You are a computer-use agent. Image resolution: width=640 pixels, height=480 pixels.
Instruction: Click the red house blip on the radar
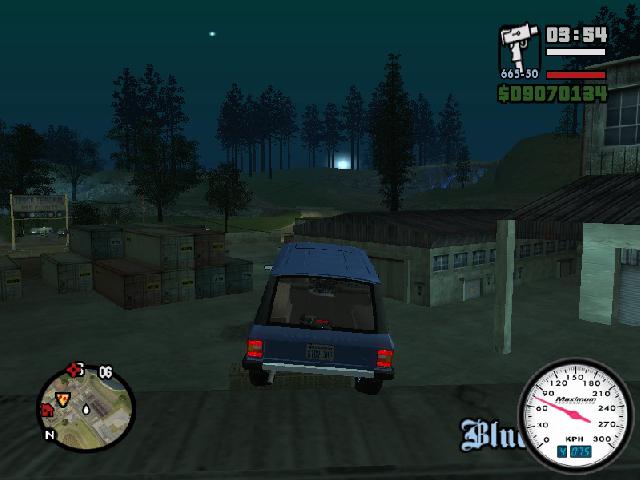pyautogui.click(x=46, y=410)
